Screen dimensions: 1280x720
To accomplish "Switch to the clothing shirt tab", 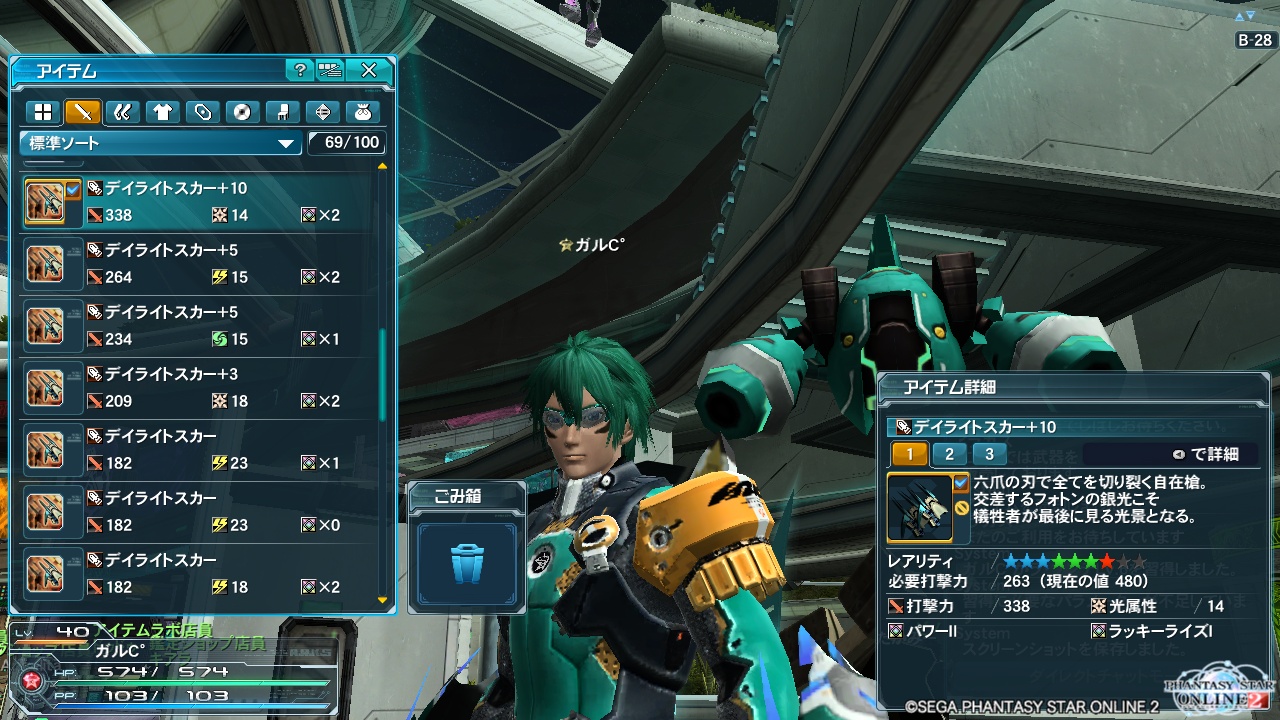I will click(x=162, y=112).
